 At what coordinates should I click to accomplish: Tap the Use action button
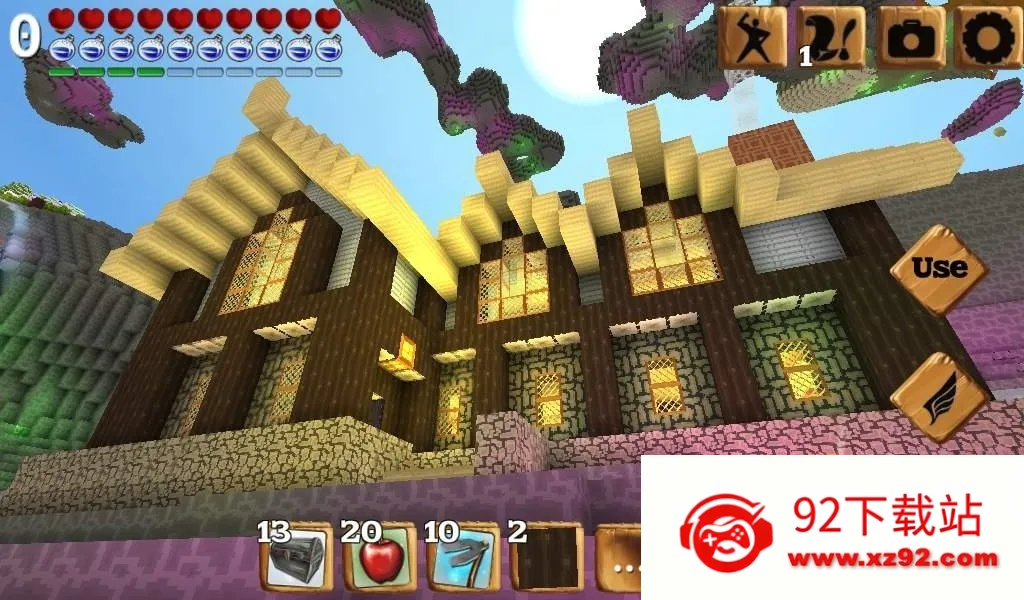[x=938, y=269]
